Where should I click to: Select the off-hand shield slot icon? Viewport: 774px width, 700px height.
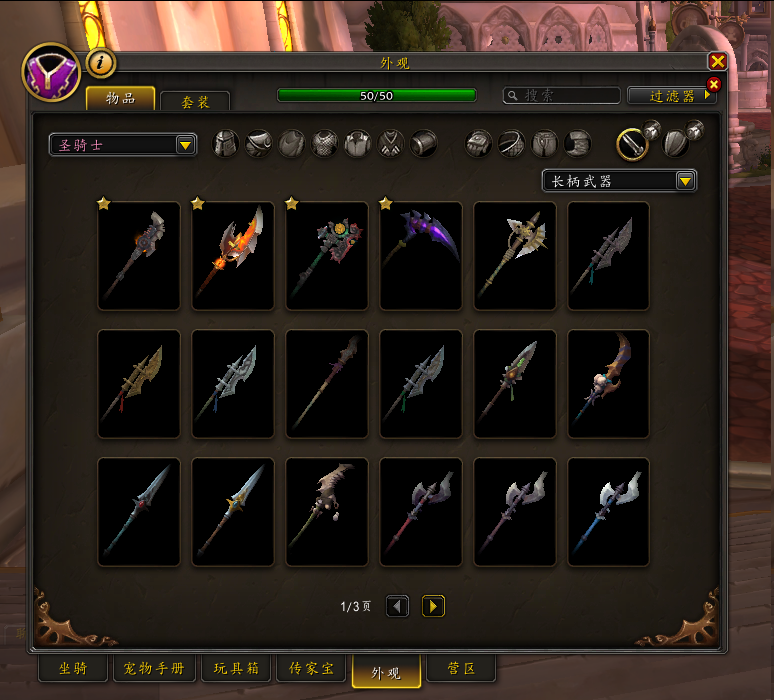point(676,145)
